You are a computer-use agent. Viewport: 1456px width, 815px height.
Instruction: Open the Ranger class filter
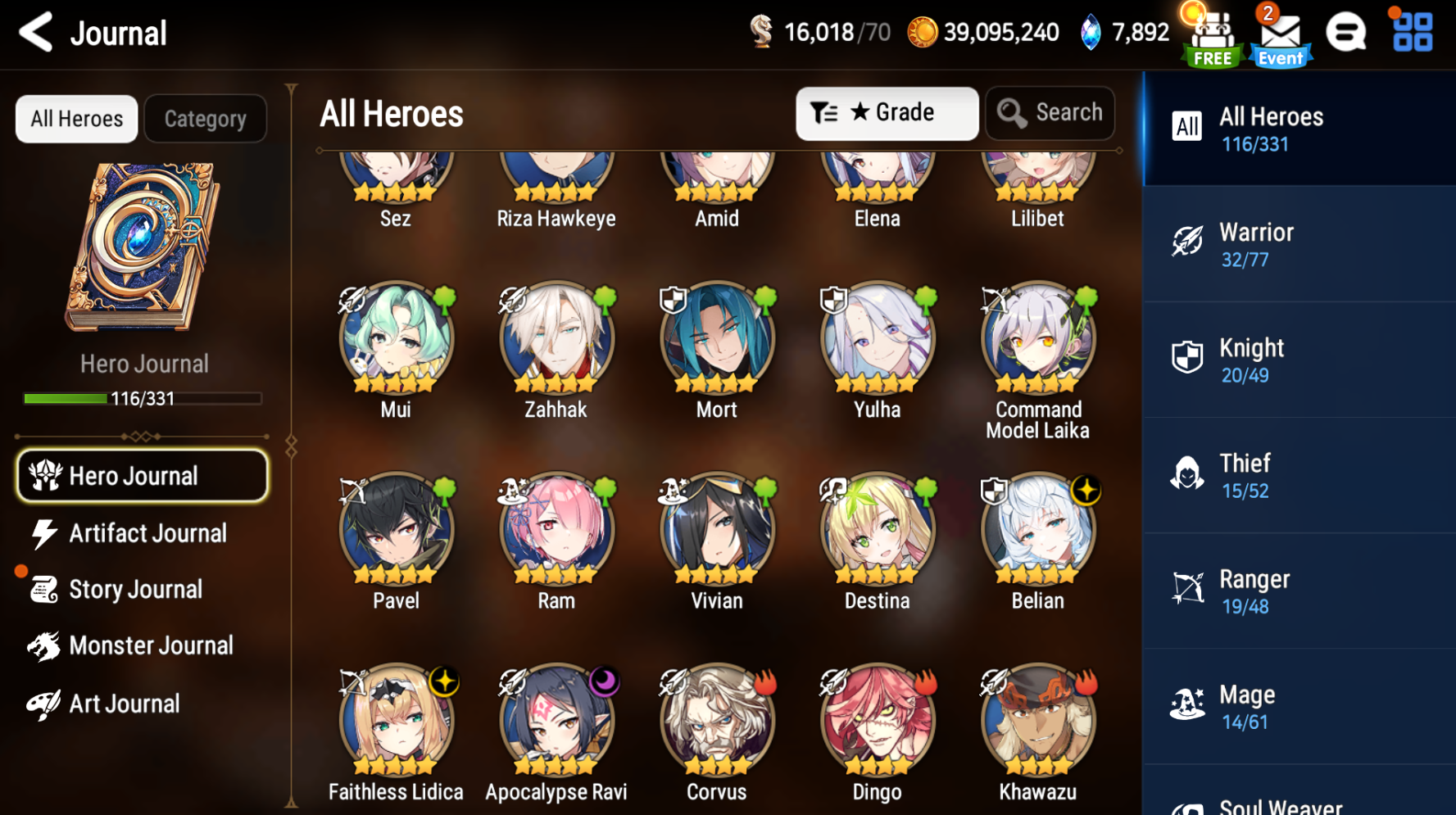click(x=1299, y=591)
